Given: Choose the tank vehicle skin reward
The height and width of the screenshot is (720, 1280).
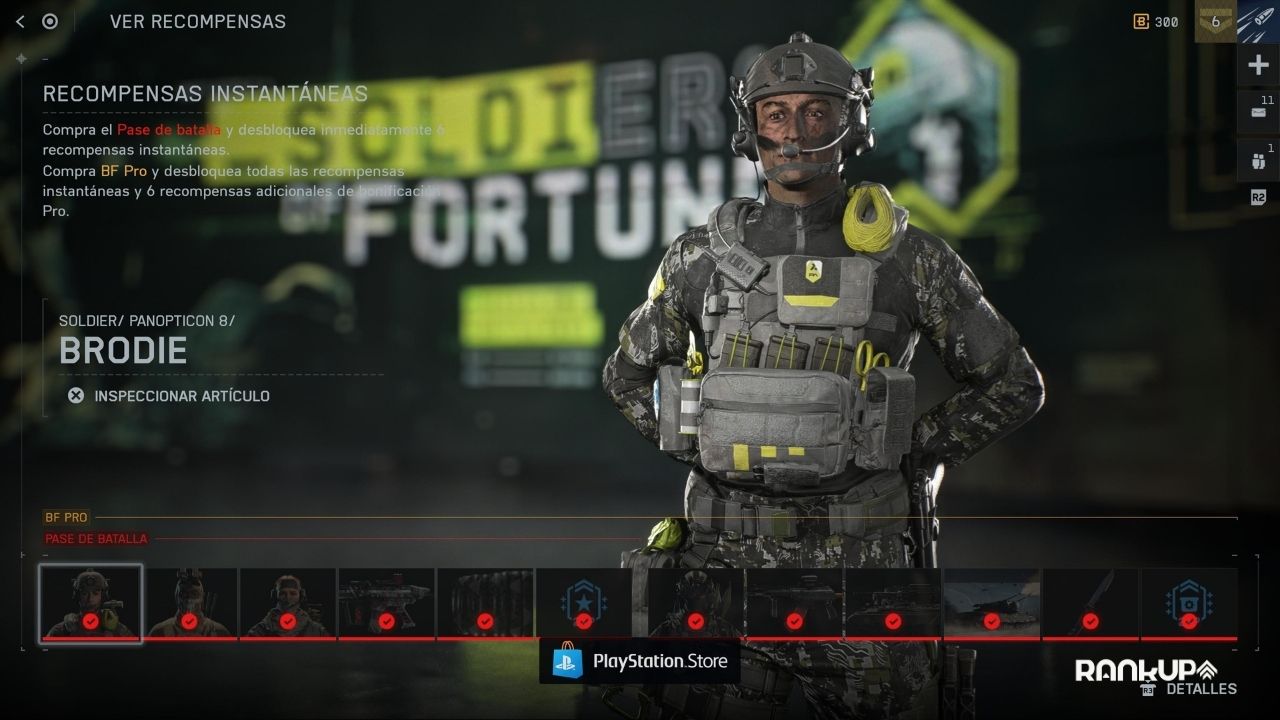Looking at the screenshot, I should coord(892,603).
